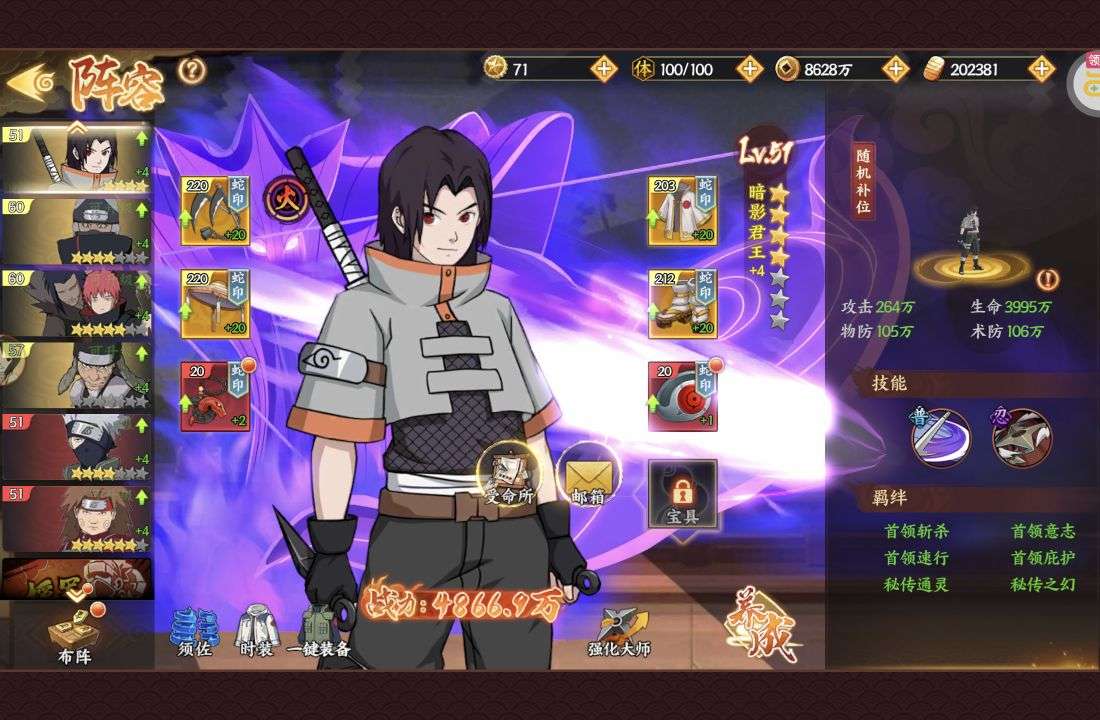Buy more gold ingots with plus button
This screenshot has height=720, width=1100.
click(1042, 69)
